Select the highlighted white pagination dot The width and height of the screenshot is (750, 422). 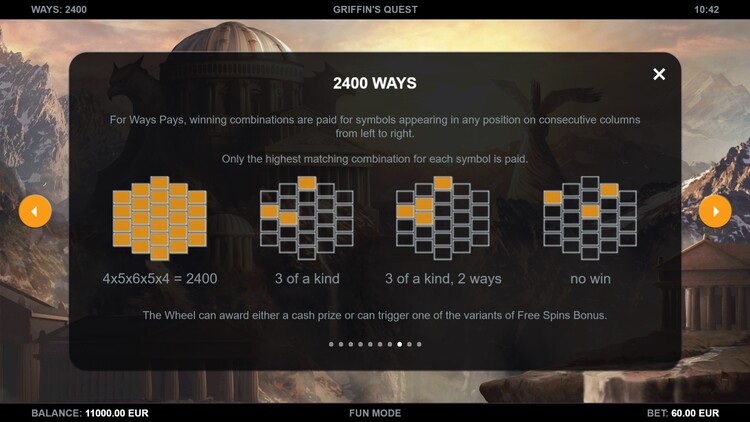[x=400, y=344]
